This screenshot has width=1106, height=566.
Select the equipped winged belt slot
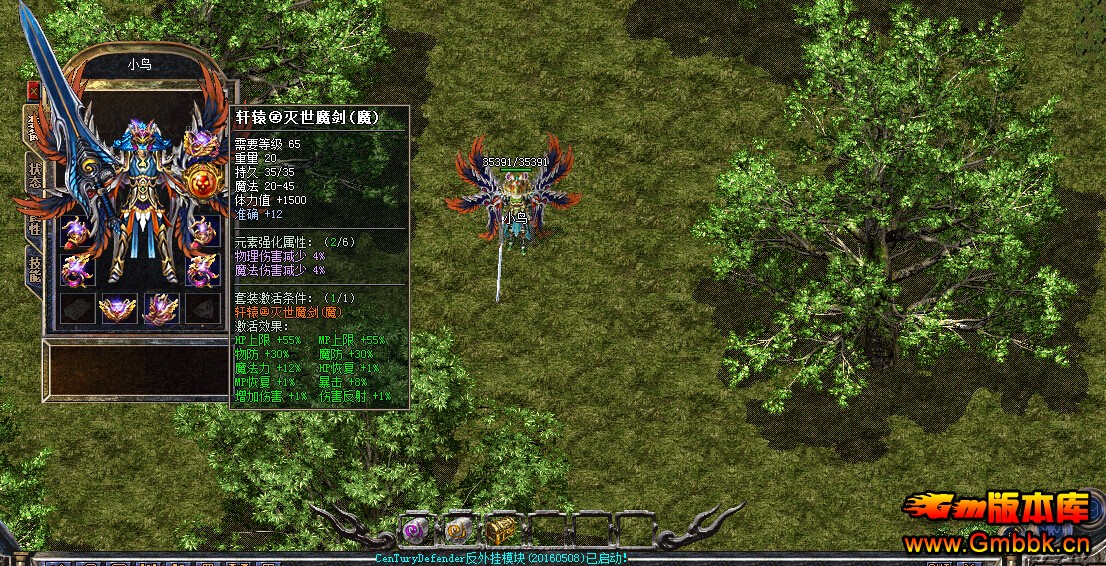pyautogui.click(x=119, y=308)
